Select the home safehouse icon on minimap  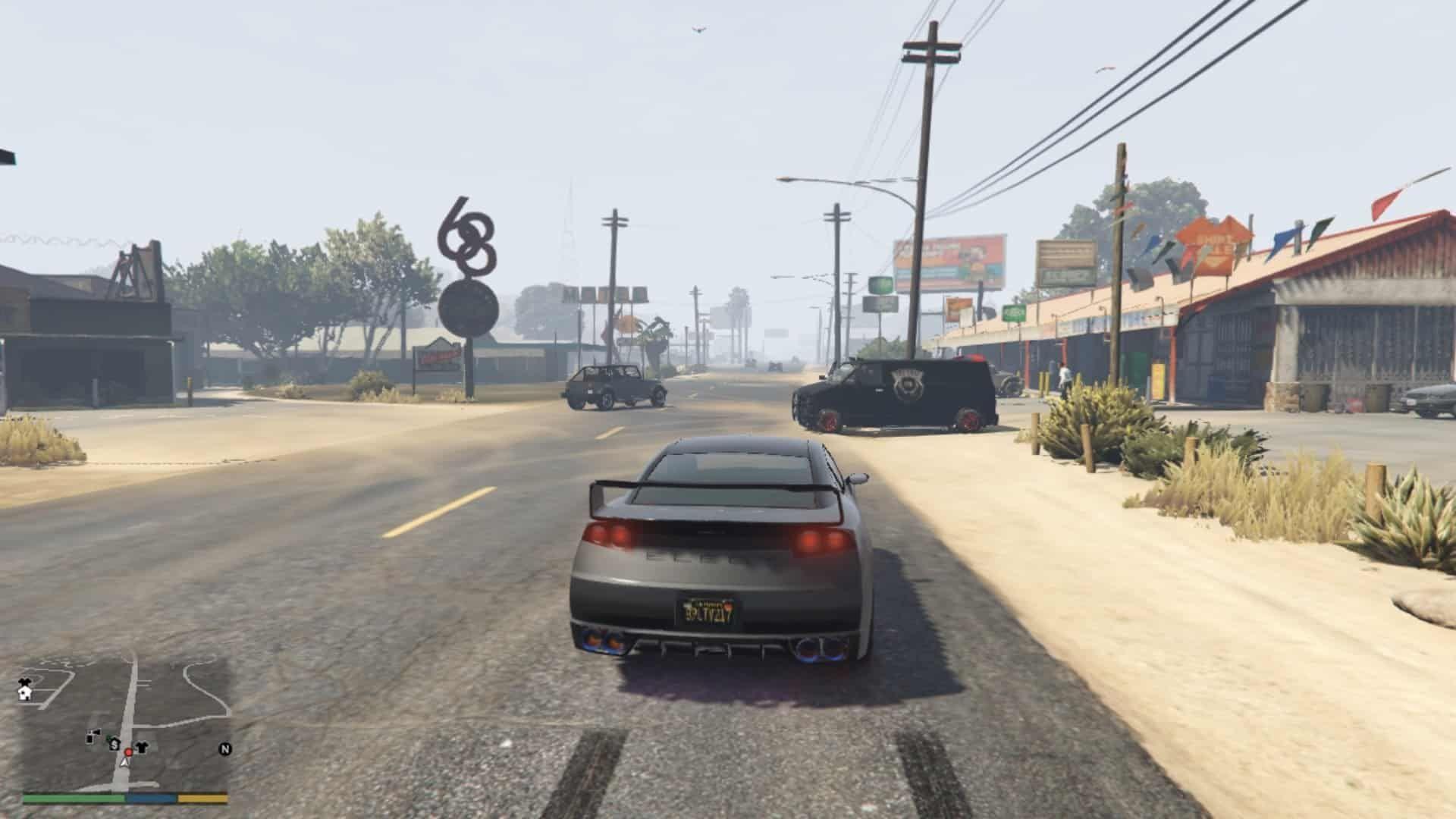(x=24, y=693)
